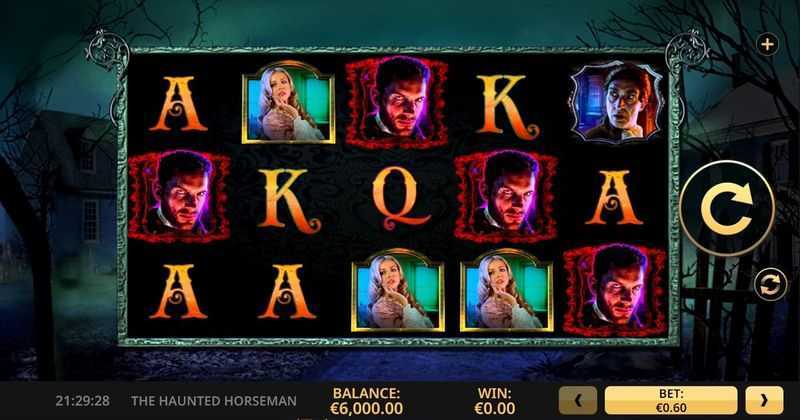Viewport: 800px width, 420px height.
Task: Decrease the bet amount
Action: pos(578,401)
